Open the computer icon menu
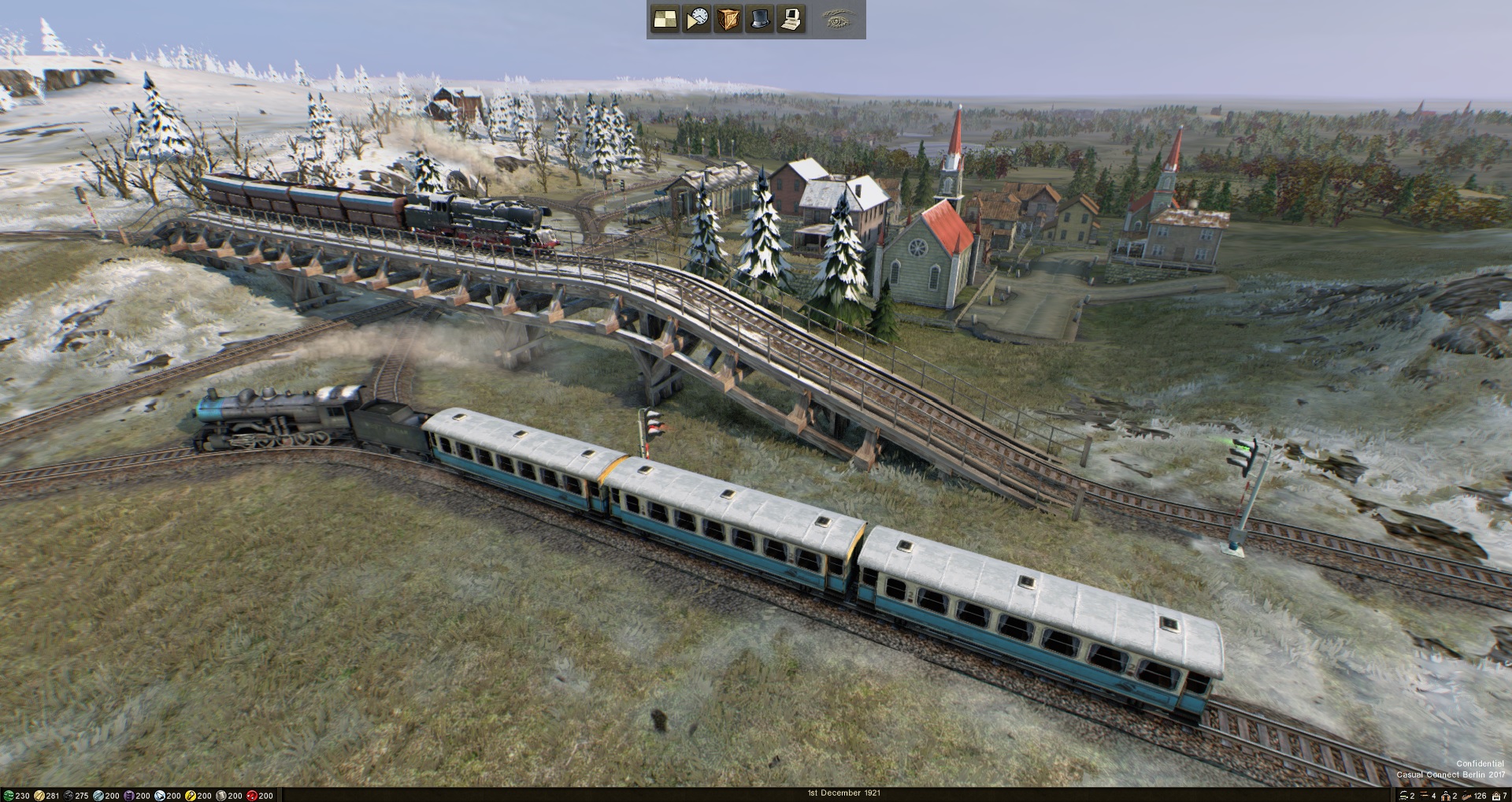Viewport: 1512px width, 802px height. pyautogui.click(x=791, y=19)
